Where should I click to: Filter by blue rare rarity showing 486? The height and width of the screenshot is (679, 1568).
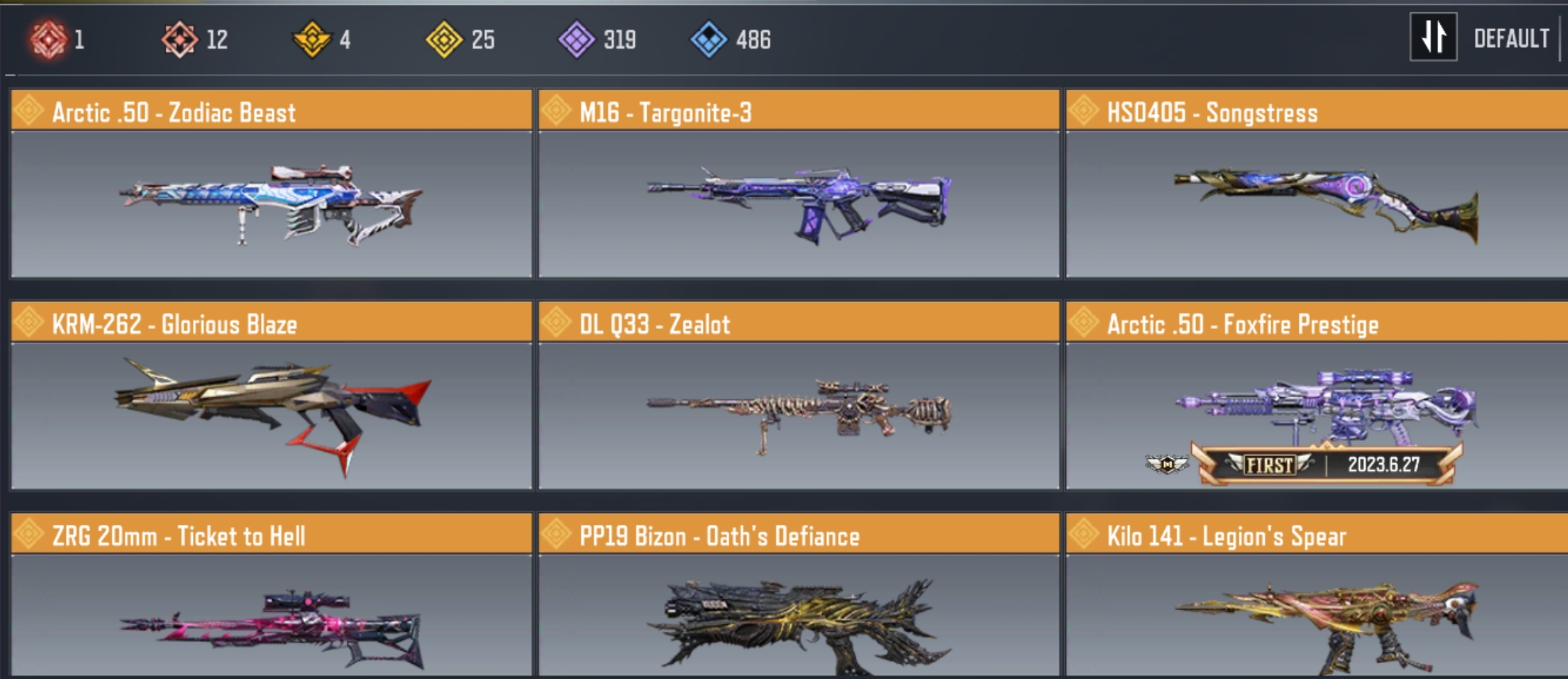708,39
